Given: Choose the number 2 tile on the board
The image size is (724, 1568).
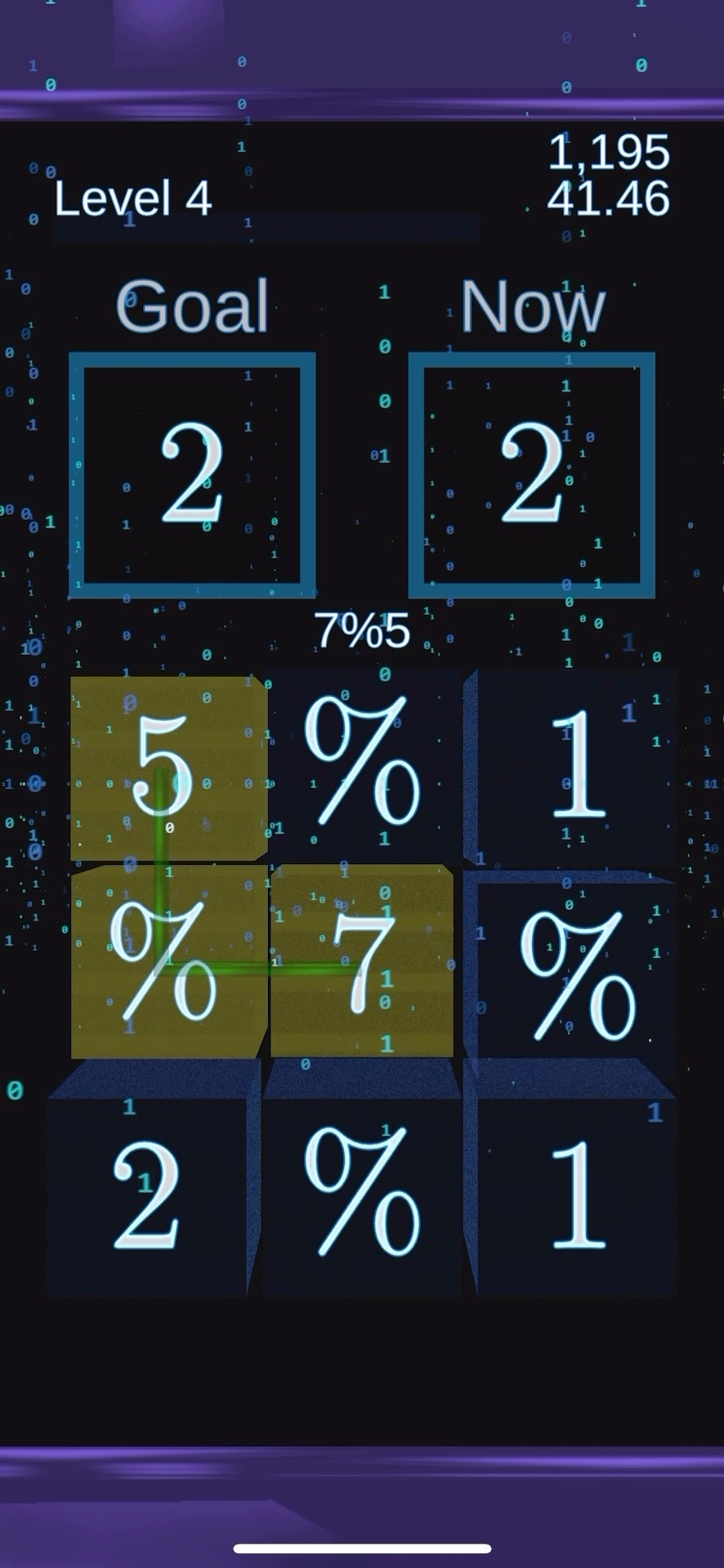Looking at the screenshot, I should coord(147,1195).
